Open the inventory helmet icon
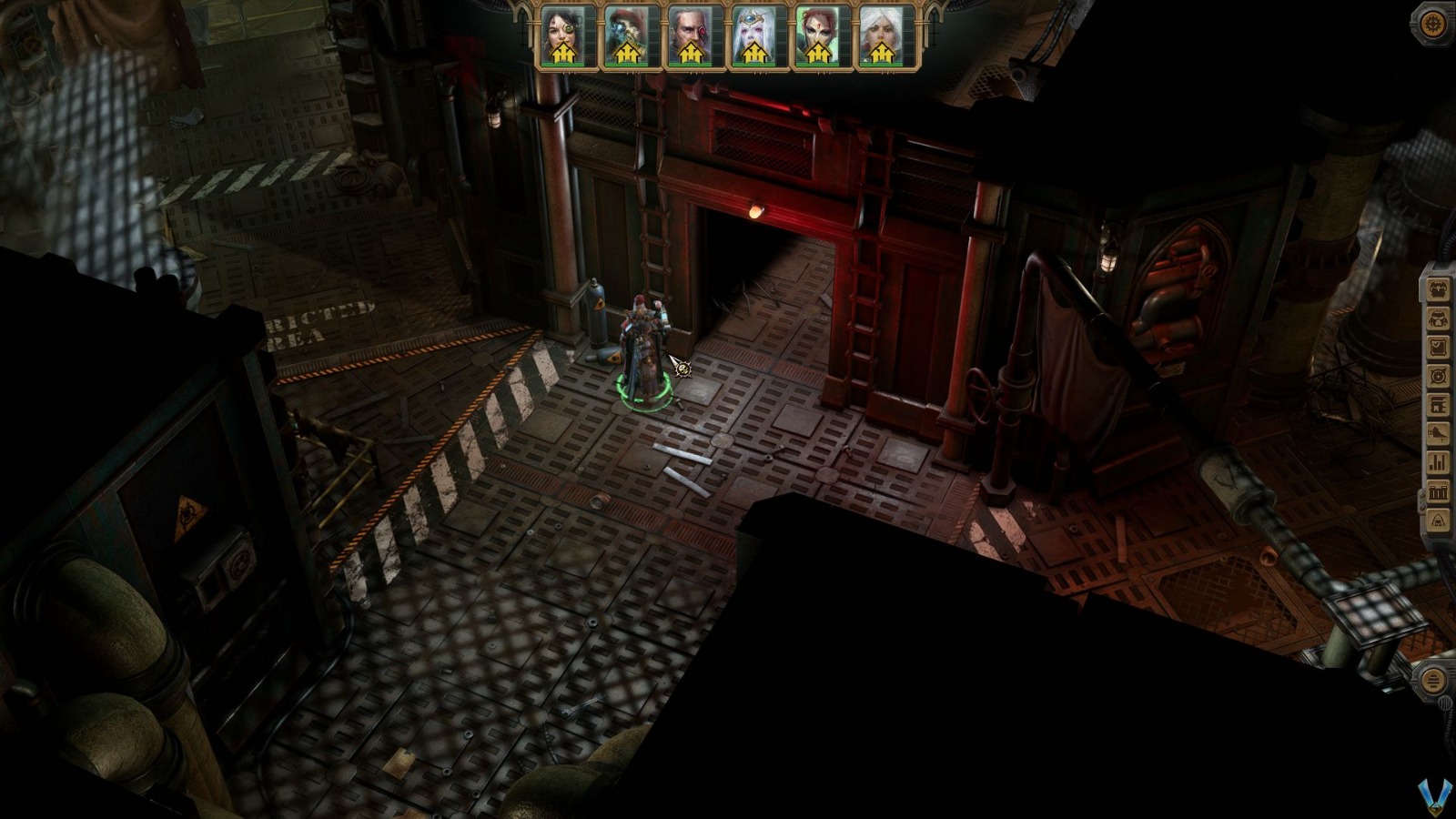The image size is (1456, 819). [x=1436, y=320]
